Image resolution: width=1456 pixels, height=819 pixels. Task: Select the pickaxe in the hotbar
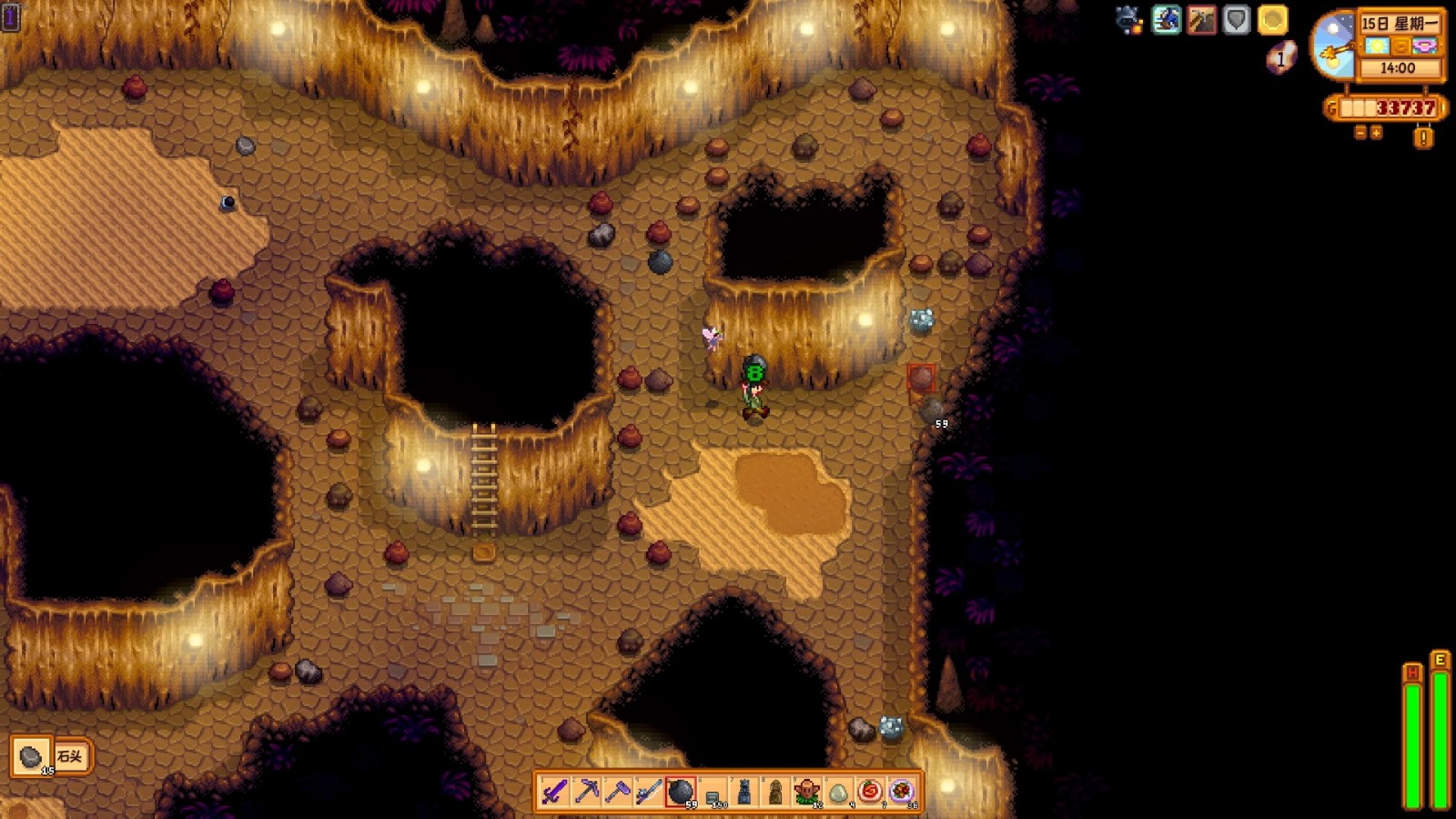587,792
